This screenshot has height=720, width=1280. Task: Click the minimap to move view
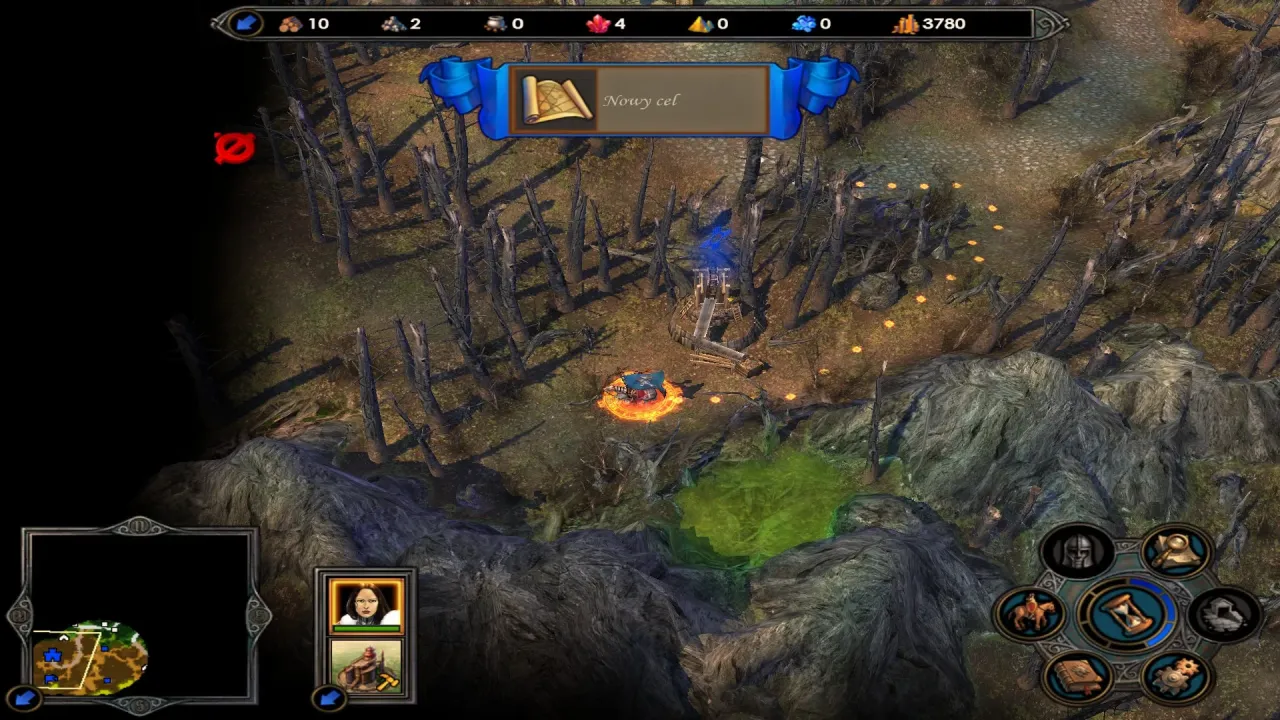click(90, 656)
